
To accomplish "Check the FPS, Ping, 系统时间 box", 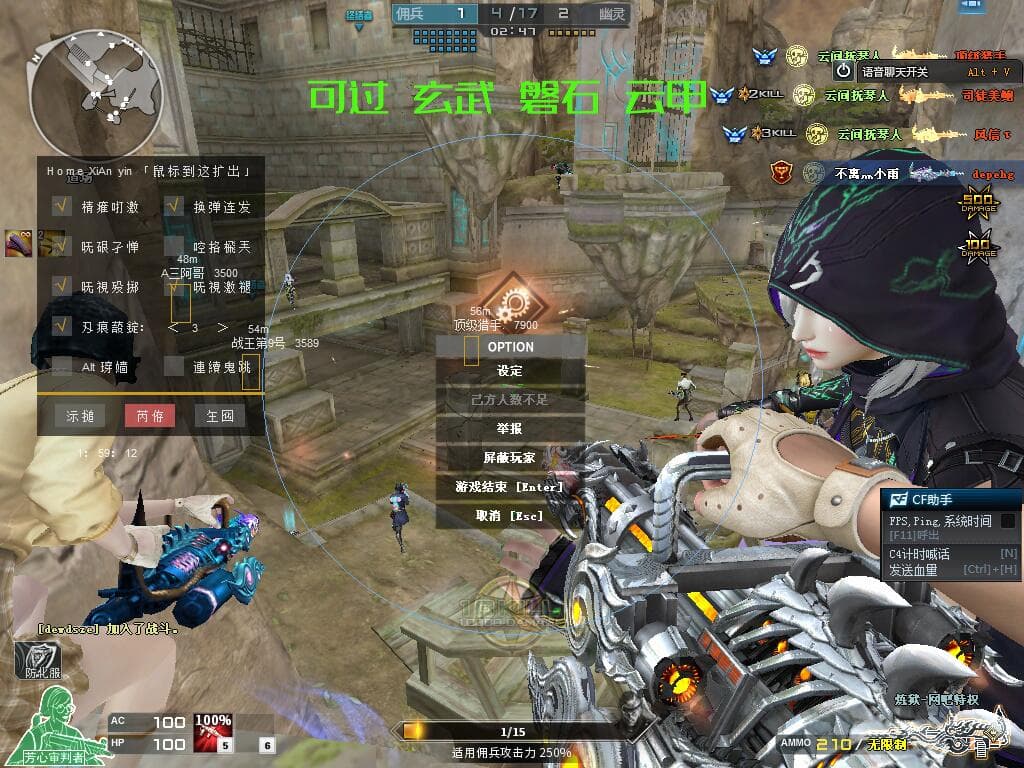I will click(x=1008, y=521).
